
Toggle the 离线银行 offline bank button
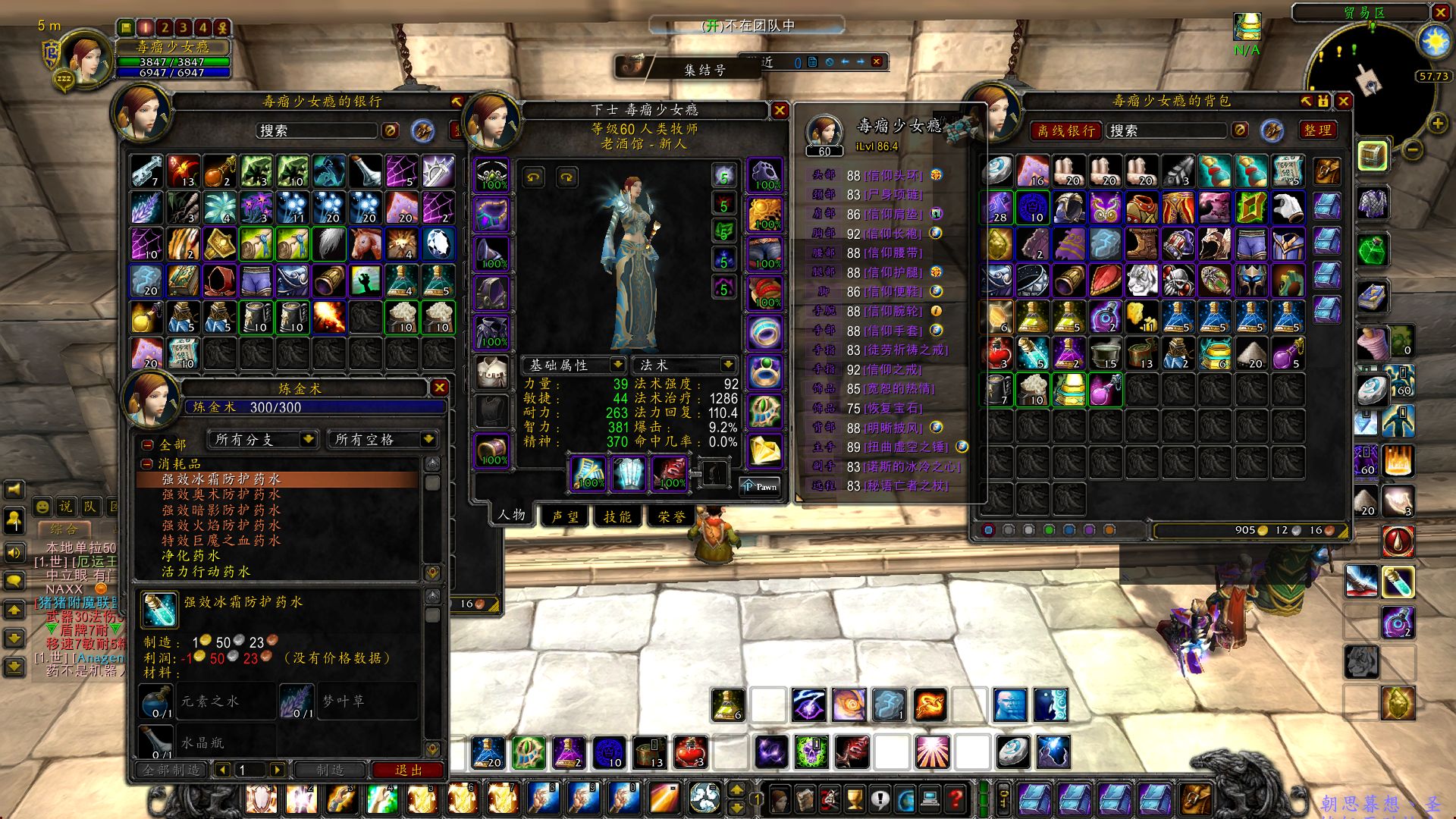tap(1065, 130)
